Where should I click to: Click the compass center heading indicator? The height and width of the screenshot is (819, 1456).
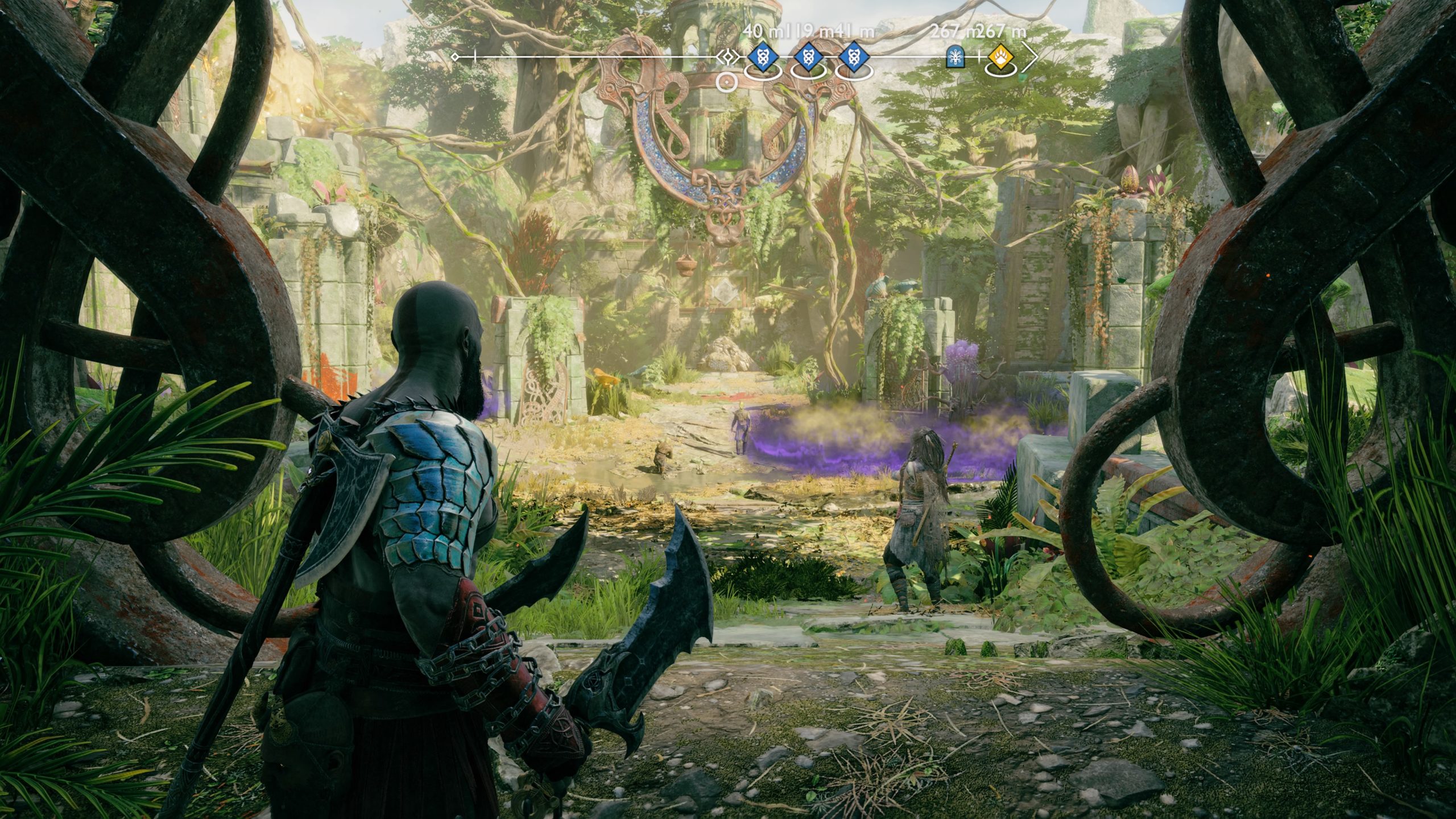click(727, 57)
